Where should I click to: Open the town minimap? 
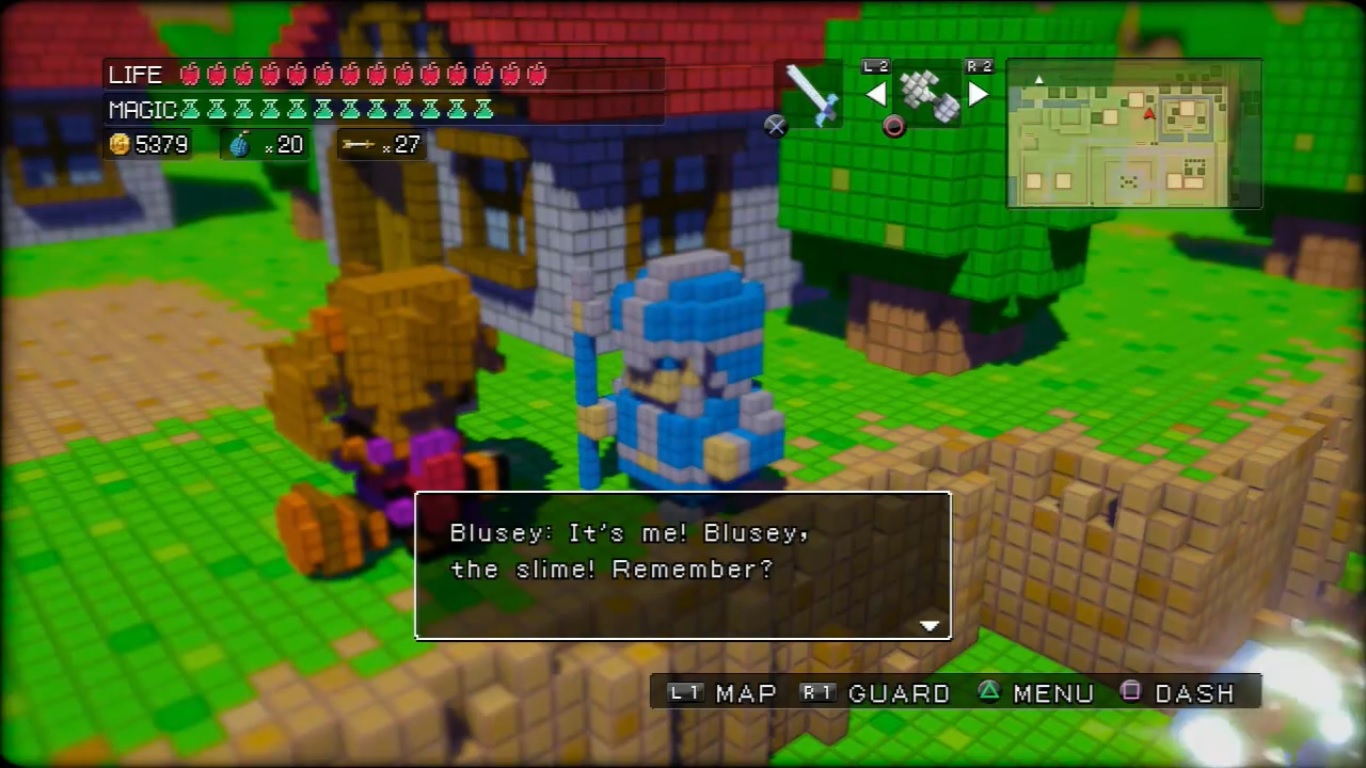tap(1134, 134)
